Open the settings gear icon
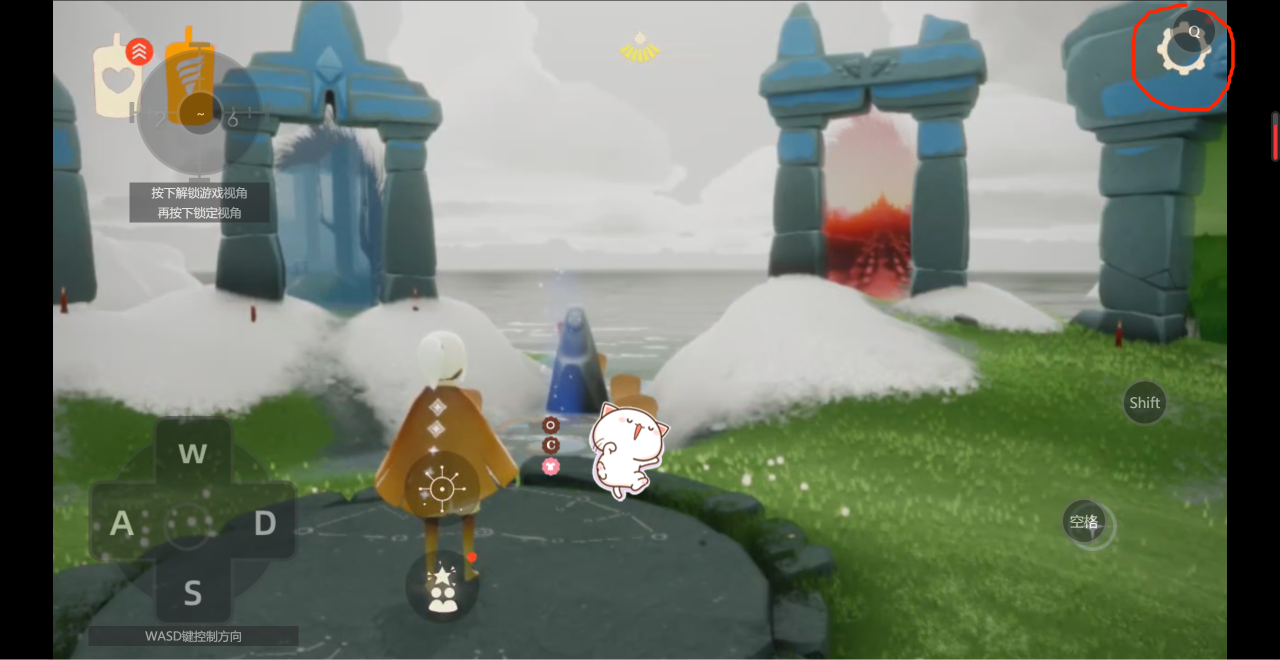Viewport: 1280px width, 660px height. 1181,52
